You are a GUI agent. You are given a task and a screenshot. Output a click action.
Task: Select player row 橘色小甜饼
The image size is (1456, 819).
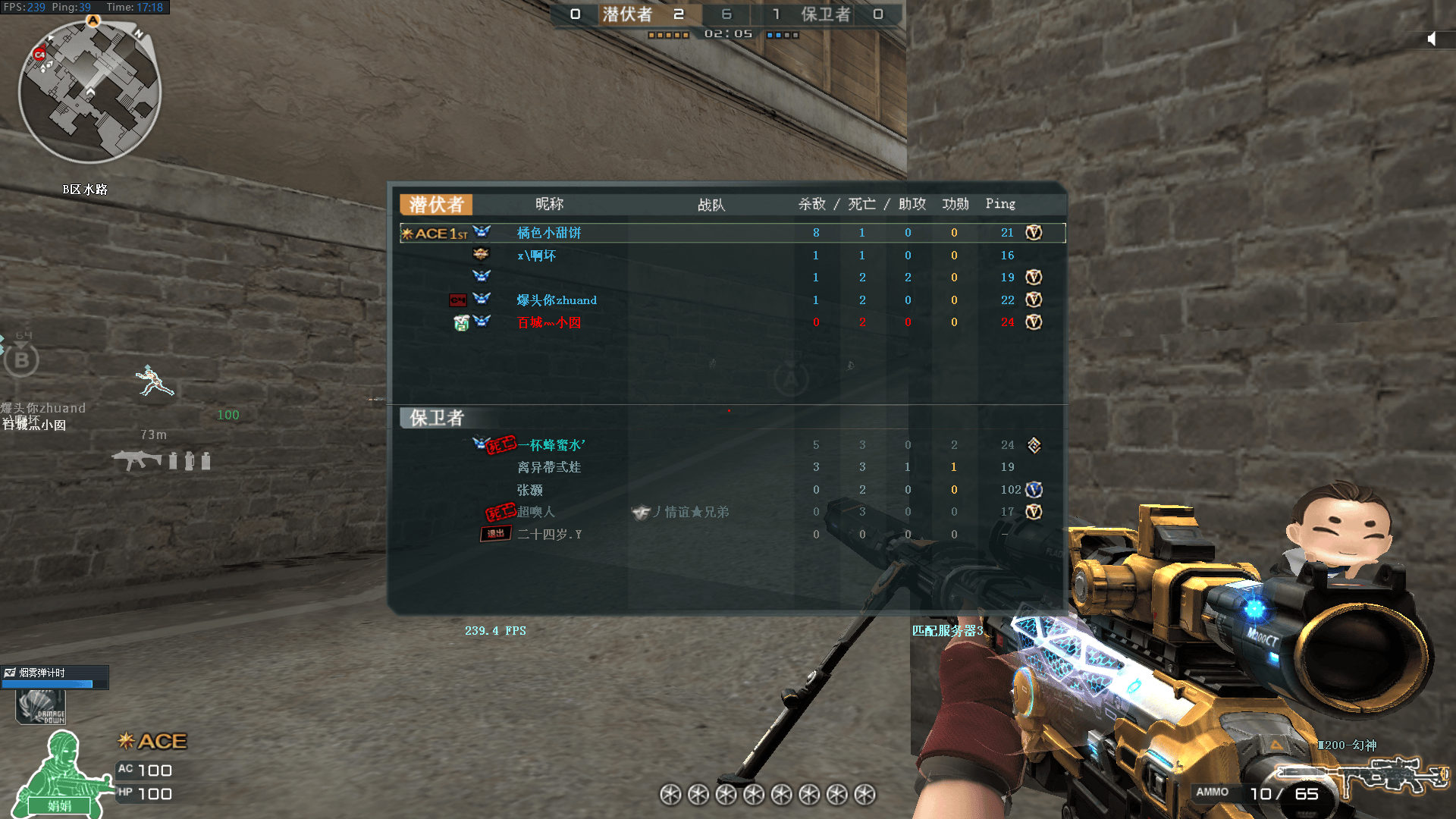coord(549,233)
